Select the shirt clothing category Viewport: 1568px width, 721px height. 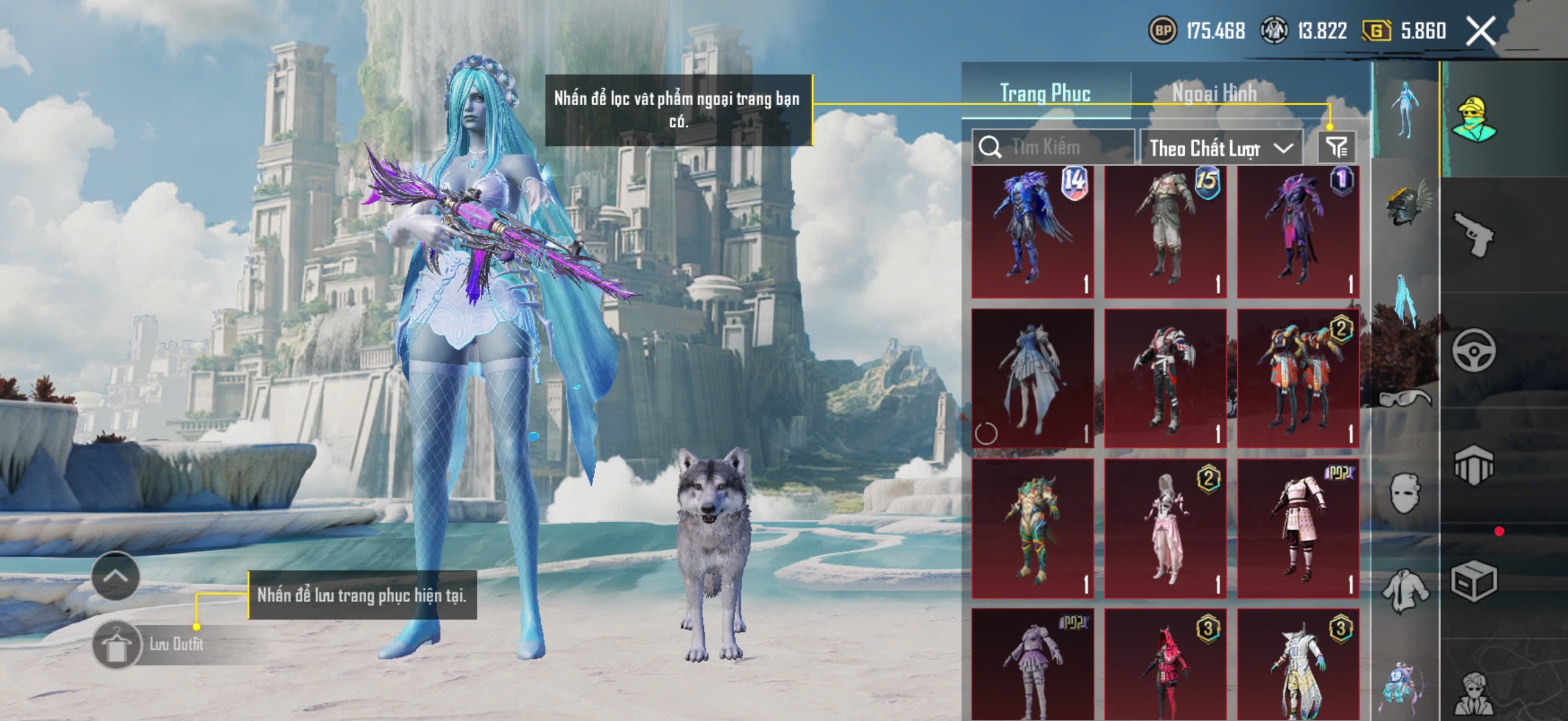point(1406,590)
